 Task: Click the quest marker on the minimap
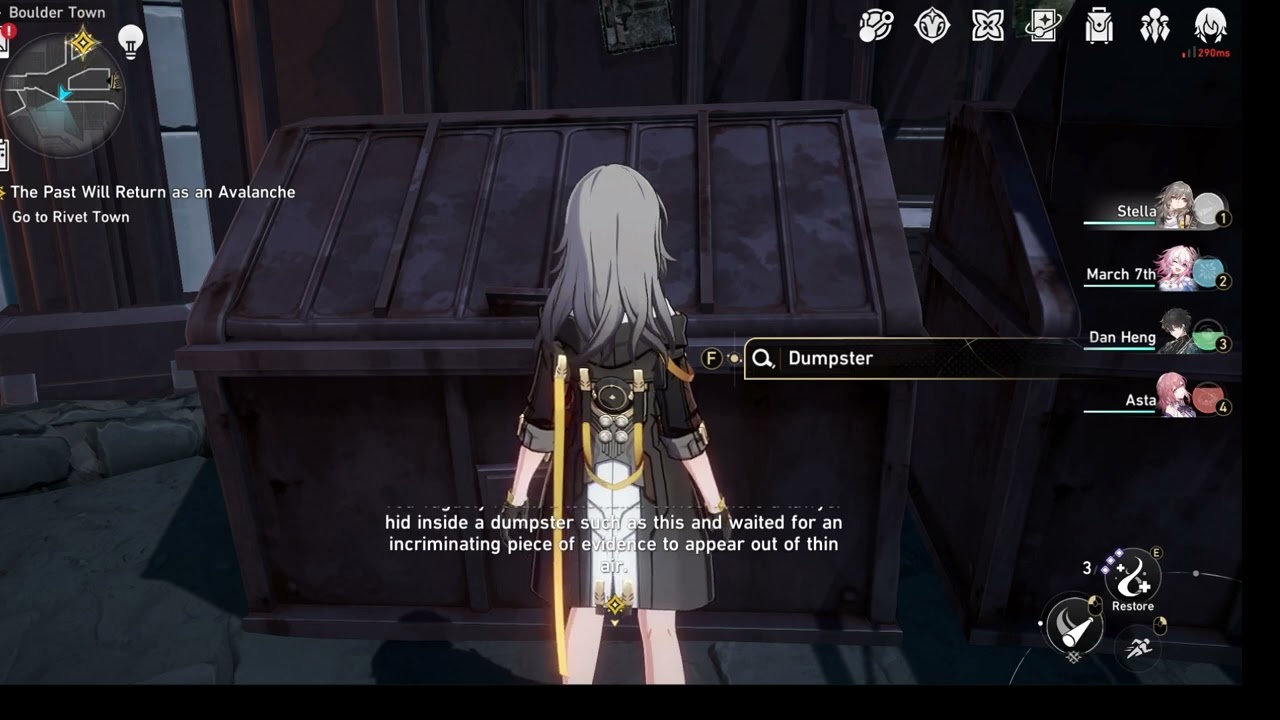[x=84, y=44]
